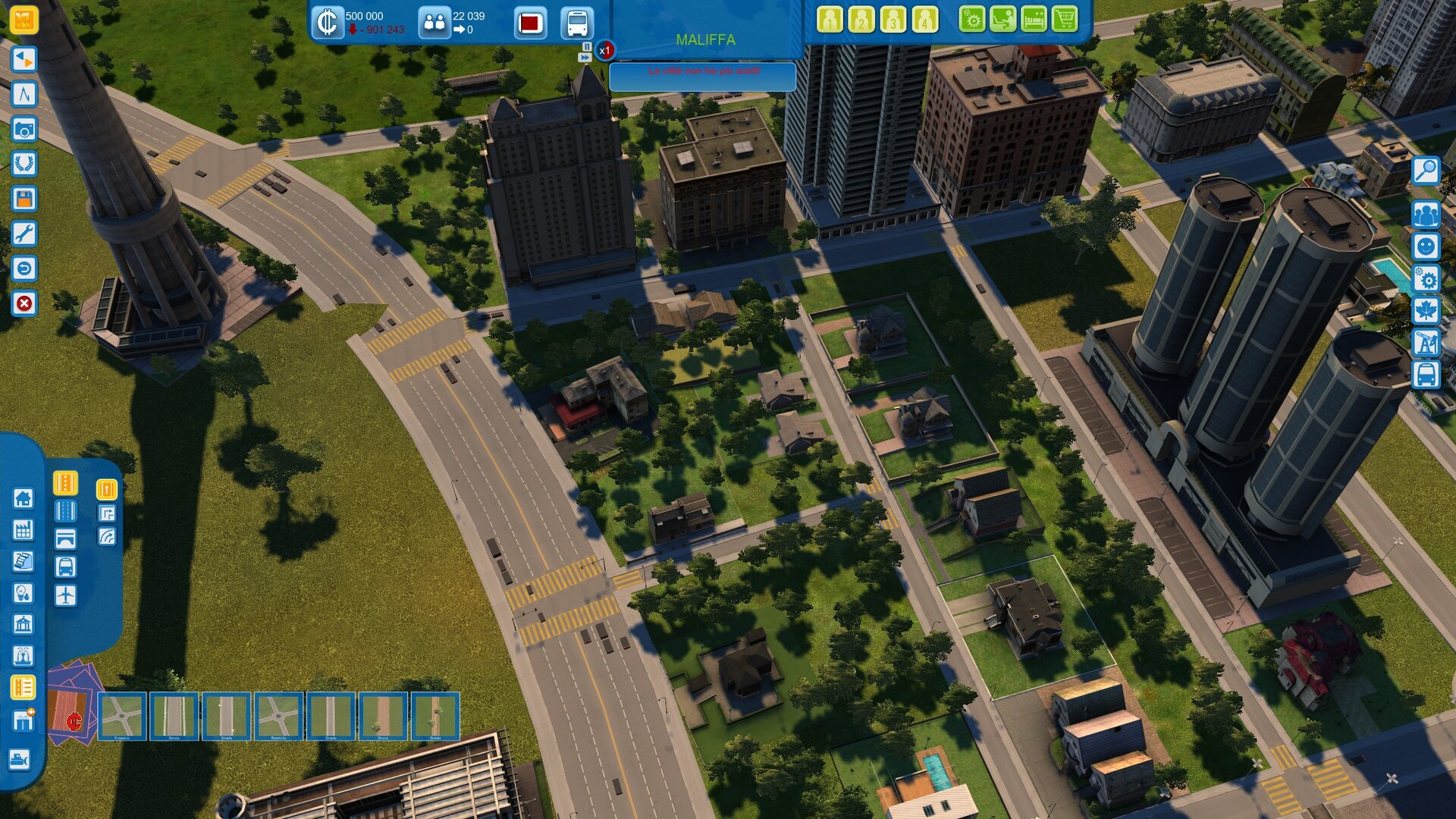The height and width of the screenshot is (819, 1456).
Task: Open the city budget cash icon
Action: coord(328,22)
